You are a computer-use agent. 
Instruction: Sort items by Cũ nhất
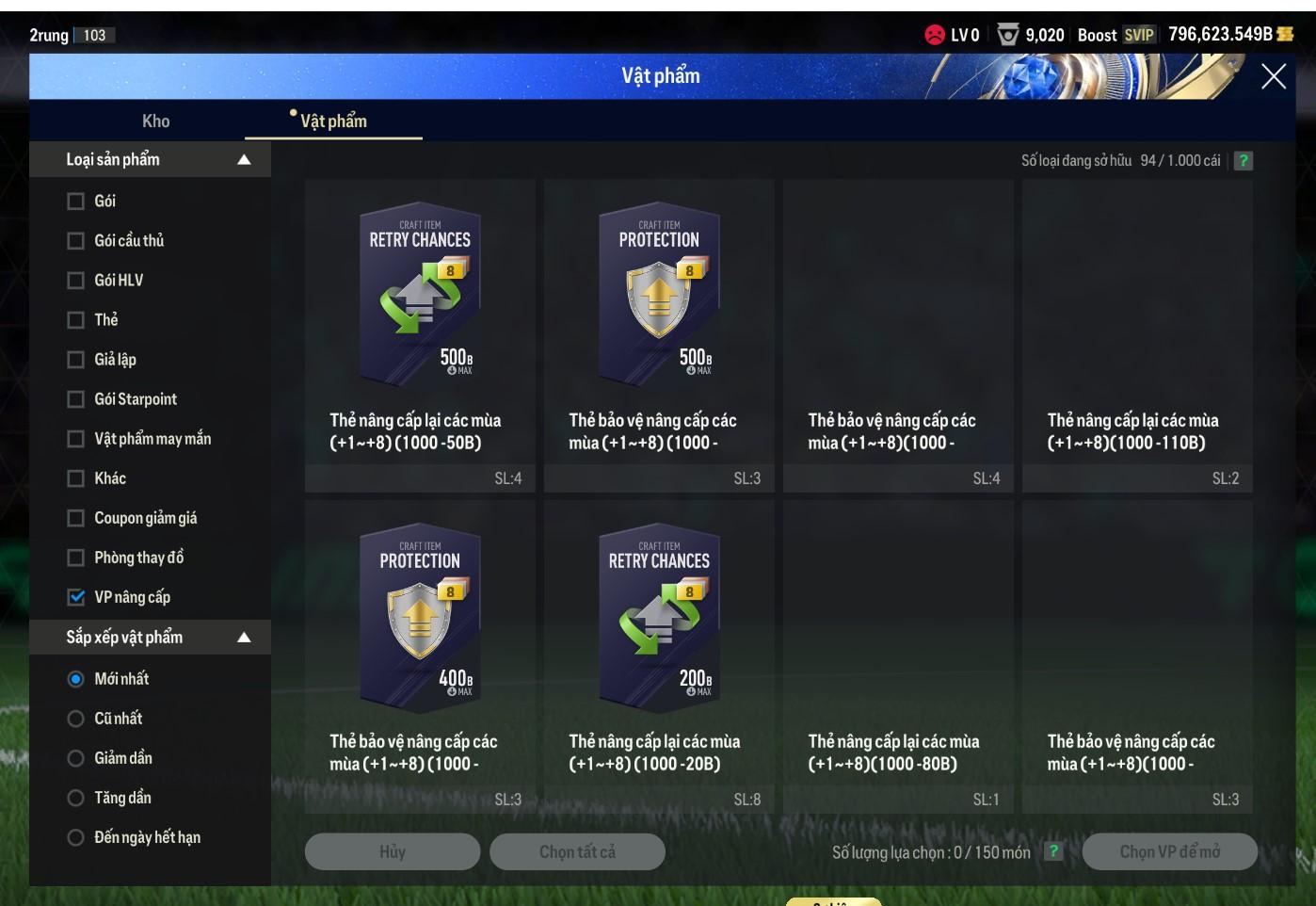76,719
